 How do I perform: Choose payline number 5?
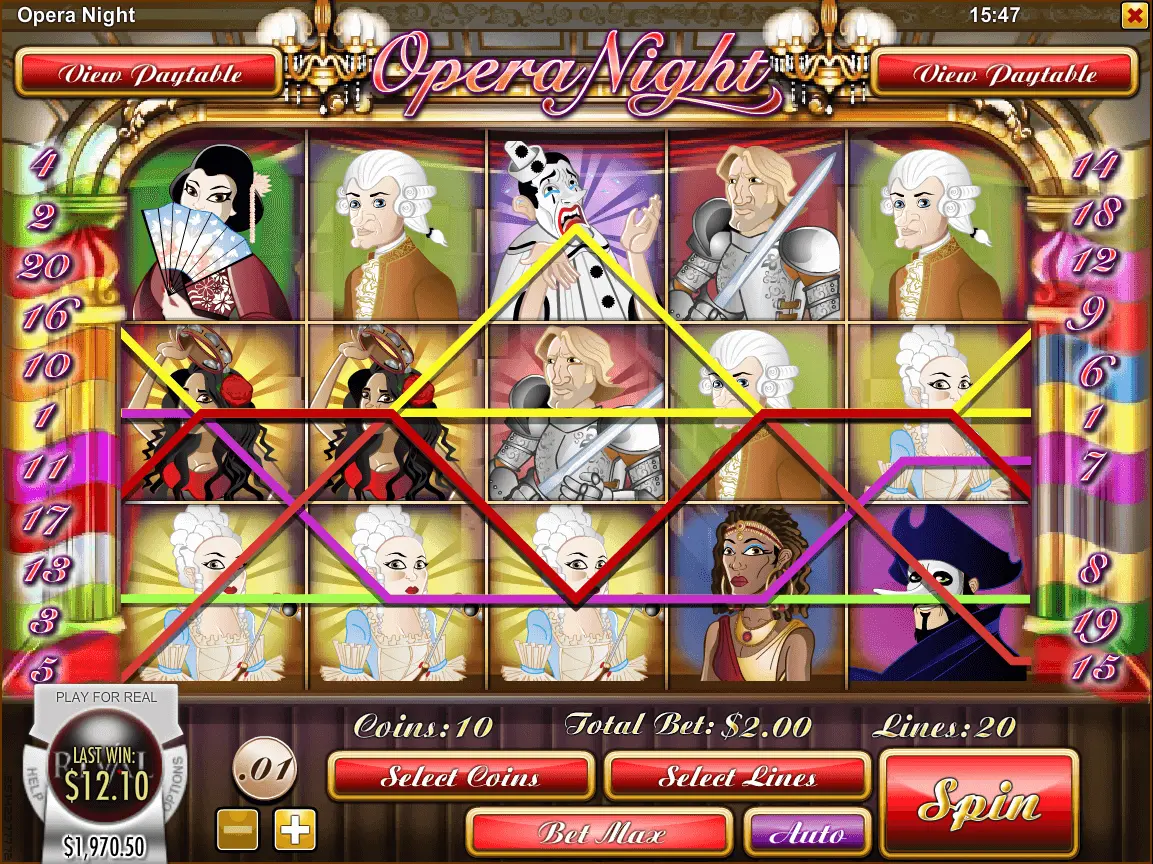(x=45, y=668)
